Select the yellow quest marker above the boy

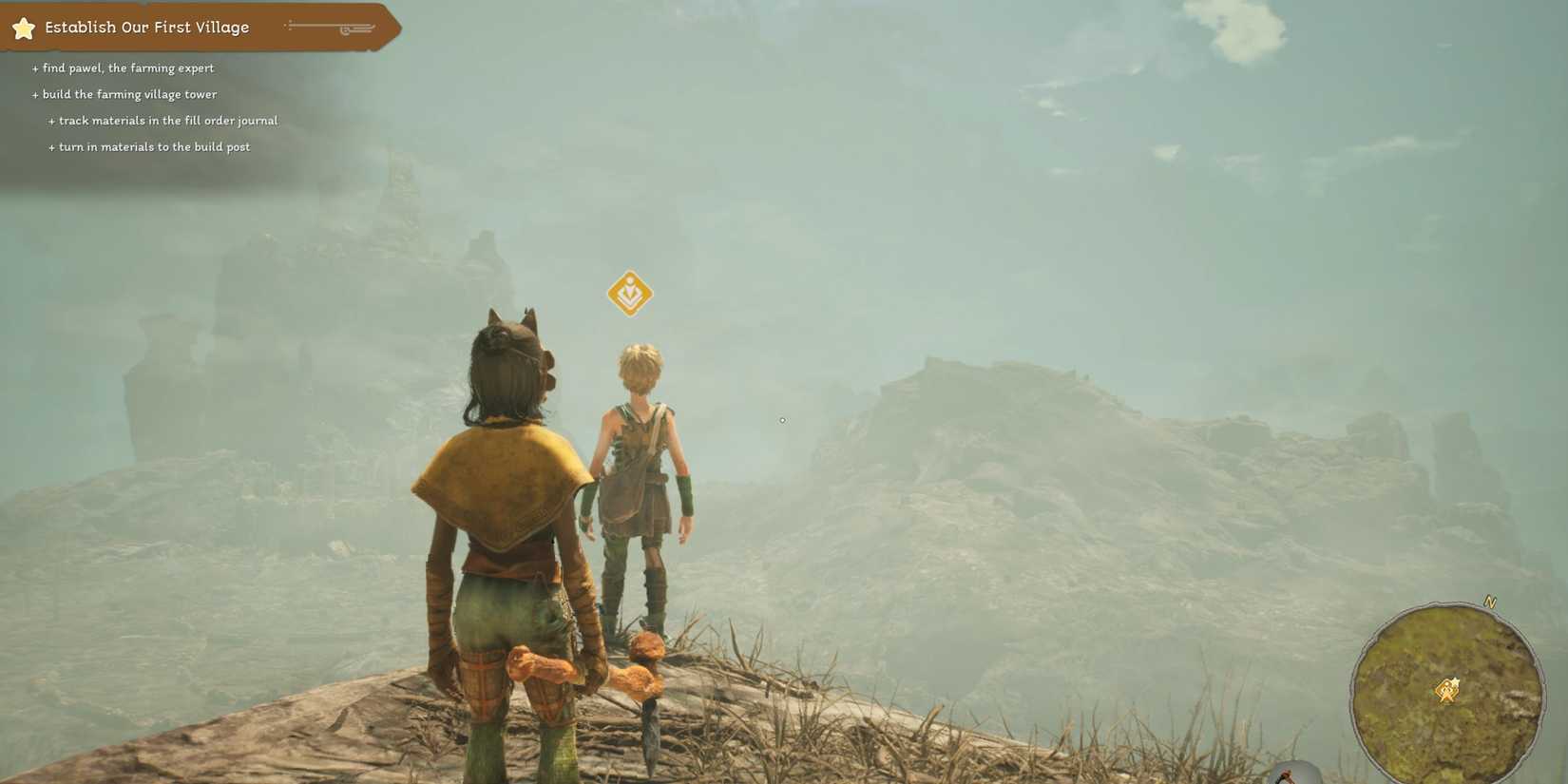[629, 294]
